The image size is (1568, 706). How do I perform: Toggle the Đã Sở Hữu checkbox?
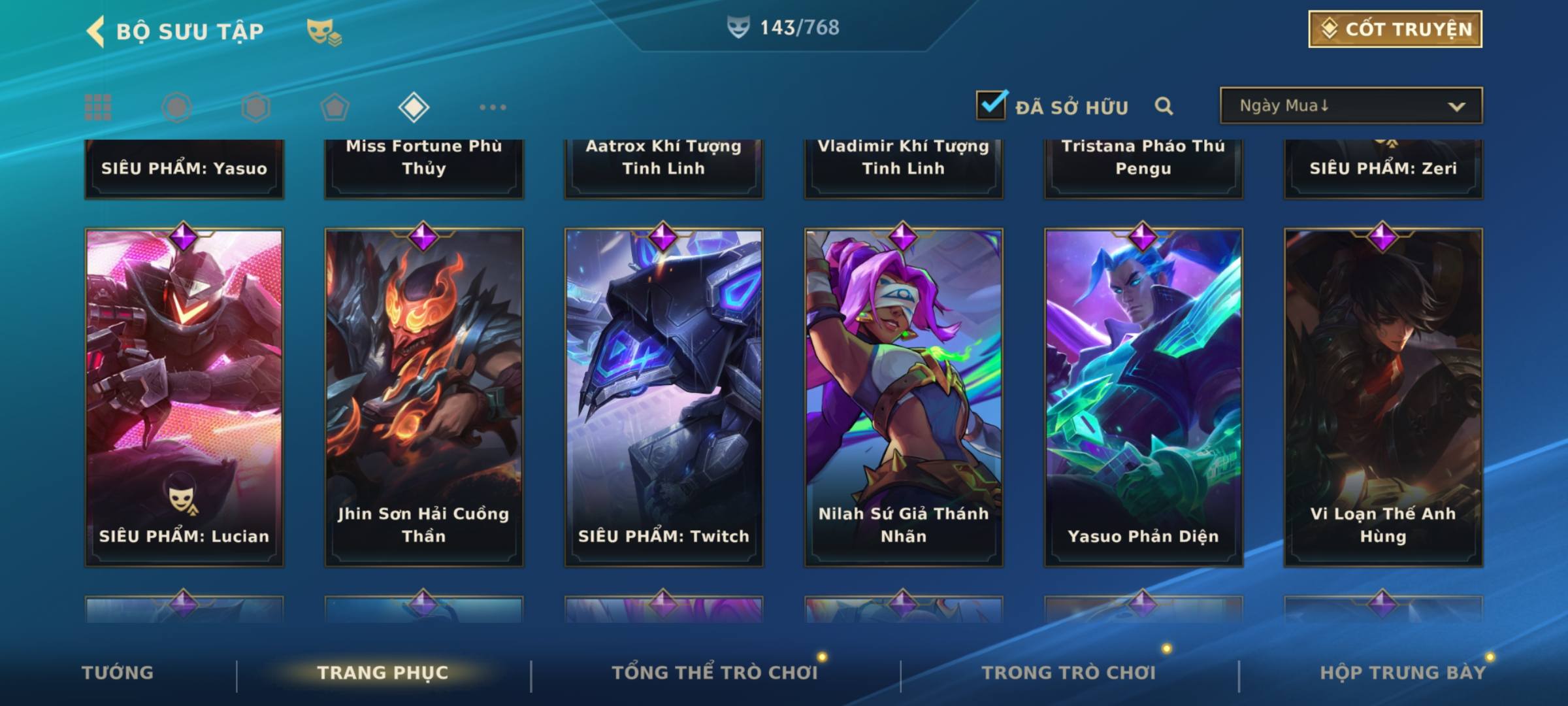click(x=991, y=105)
